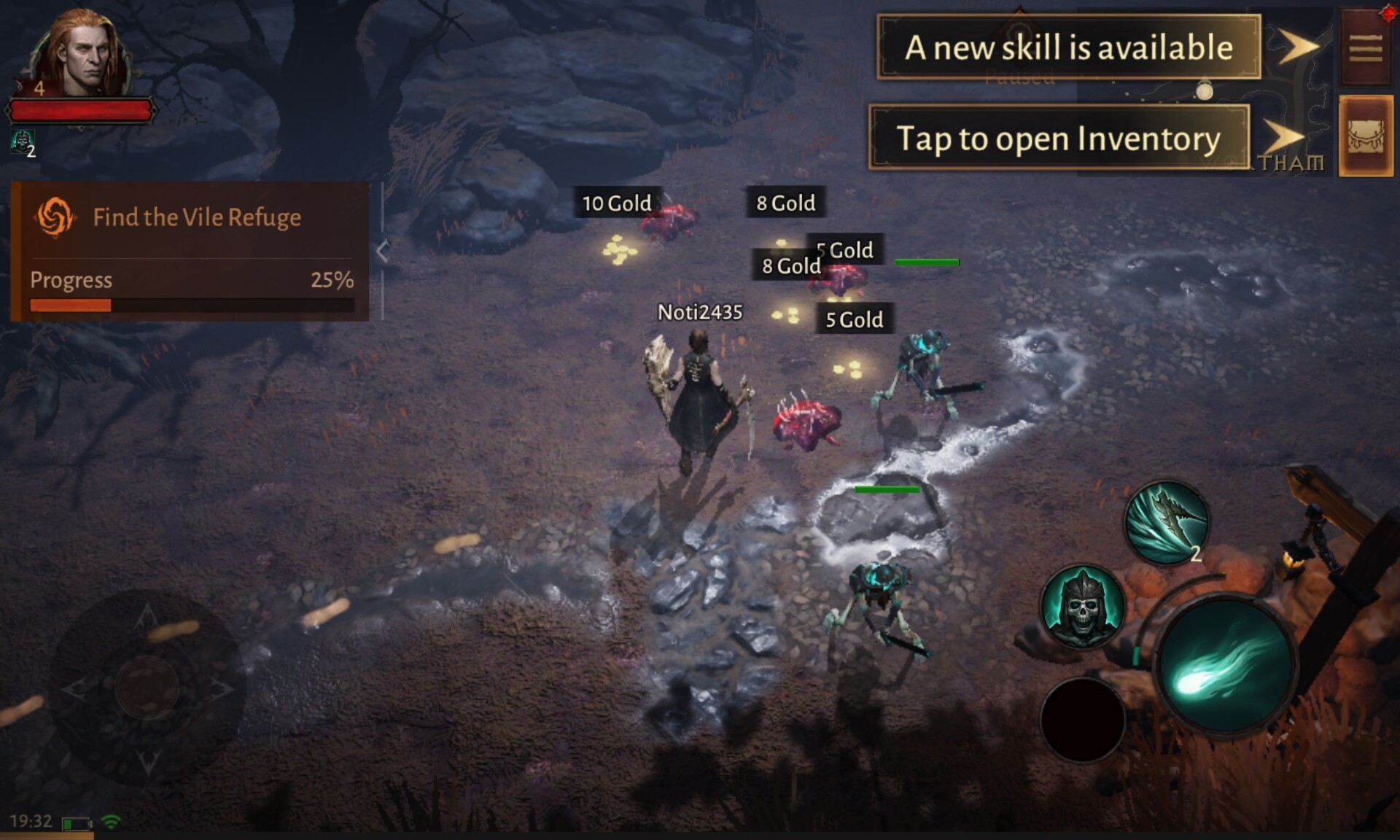Select the skeleton minion buff icon

[22, 141]
